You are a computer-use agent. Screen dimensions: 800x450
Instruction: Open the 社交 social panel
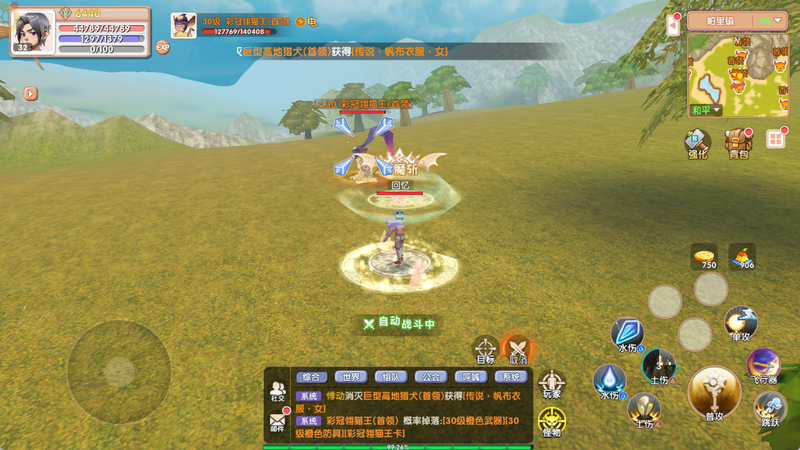pos(277,391)
